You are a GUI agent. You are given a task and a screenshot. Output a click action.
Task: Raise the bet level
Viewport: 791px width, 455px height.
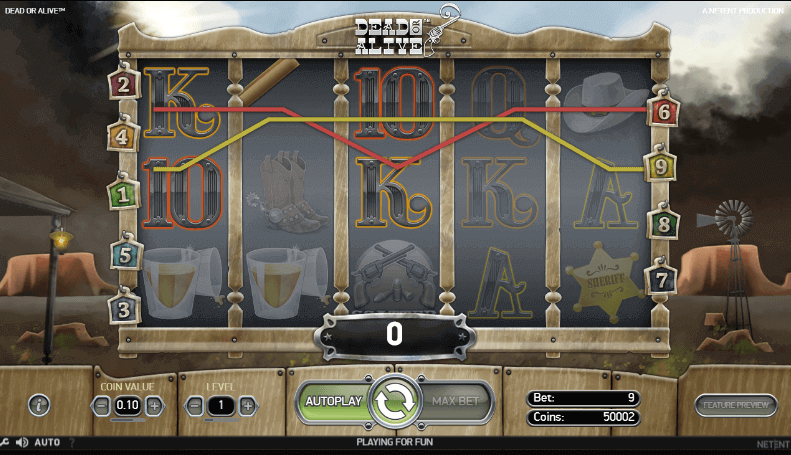[247, 406]
